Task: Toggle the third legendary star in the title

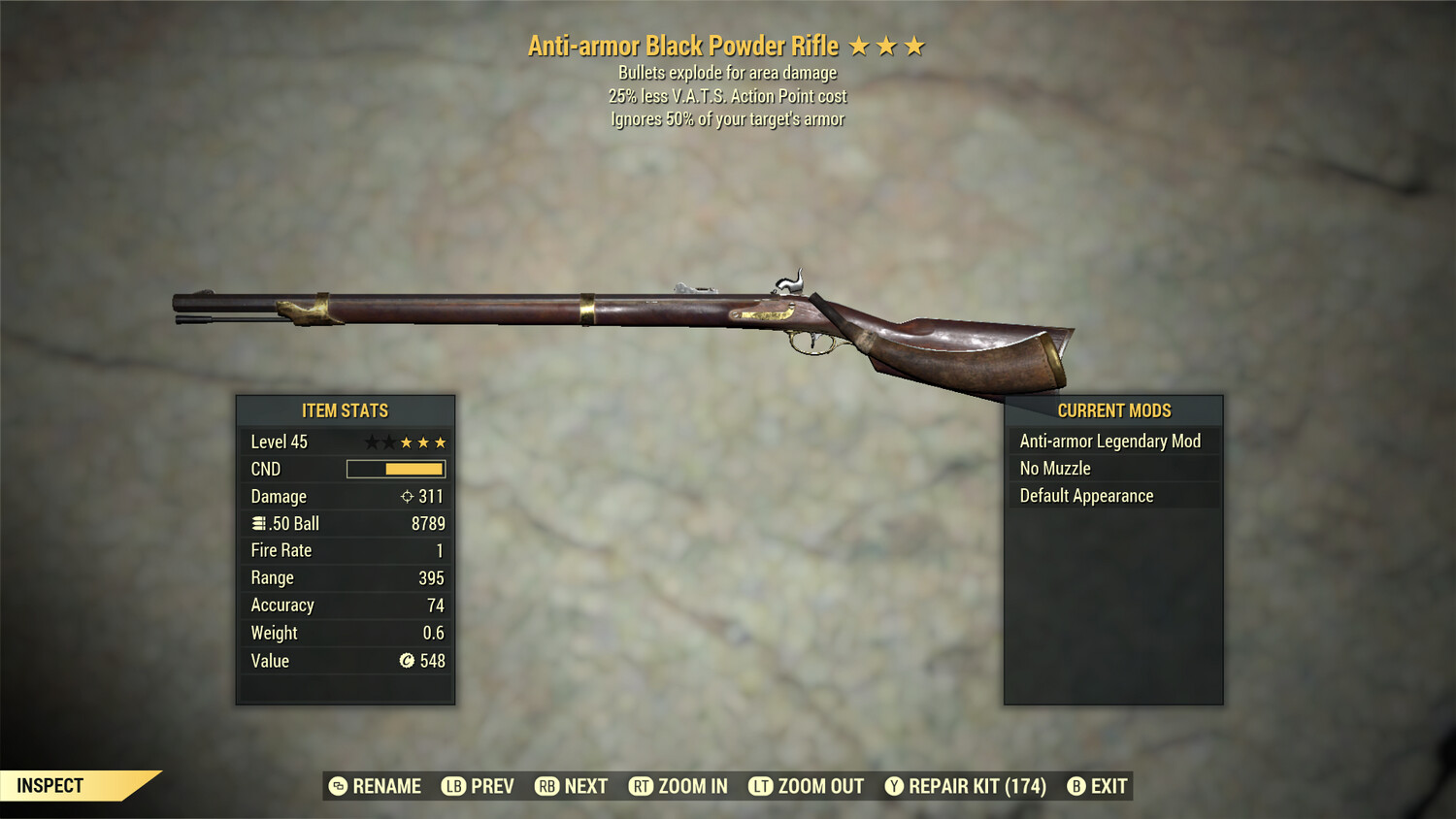Action: click(x=913, y=45)
